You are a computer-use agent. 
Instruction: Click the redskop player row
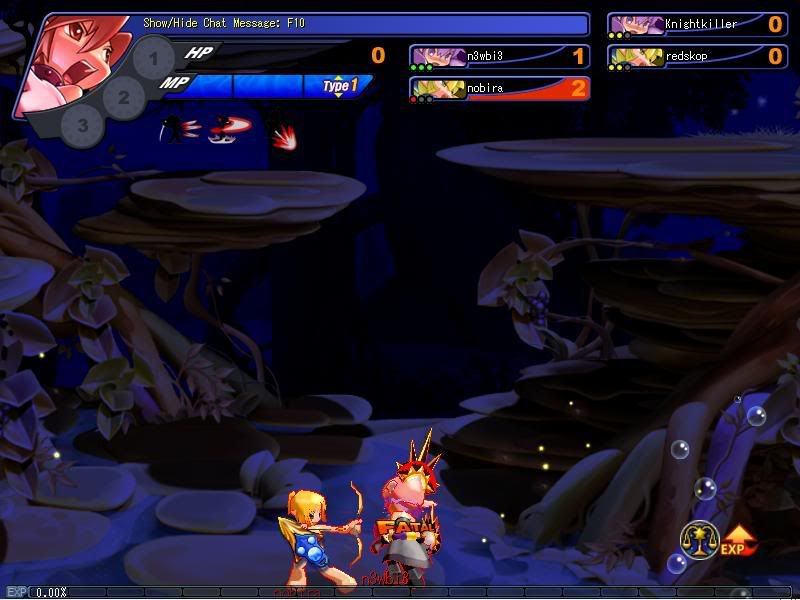[x=697, y=57]
